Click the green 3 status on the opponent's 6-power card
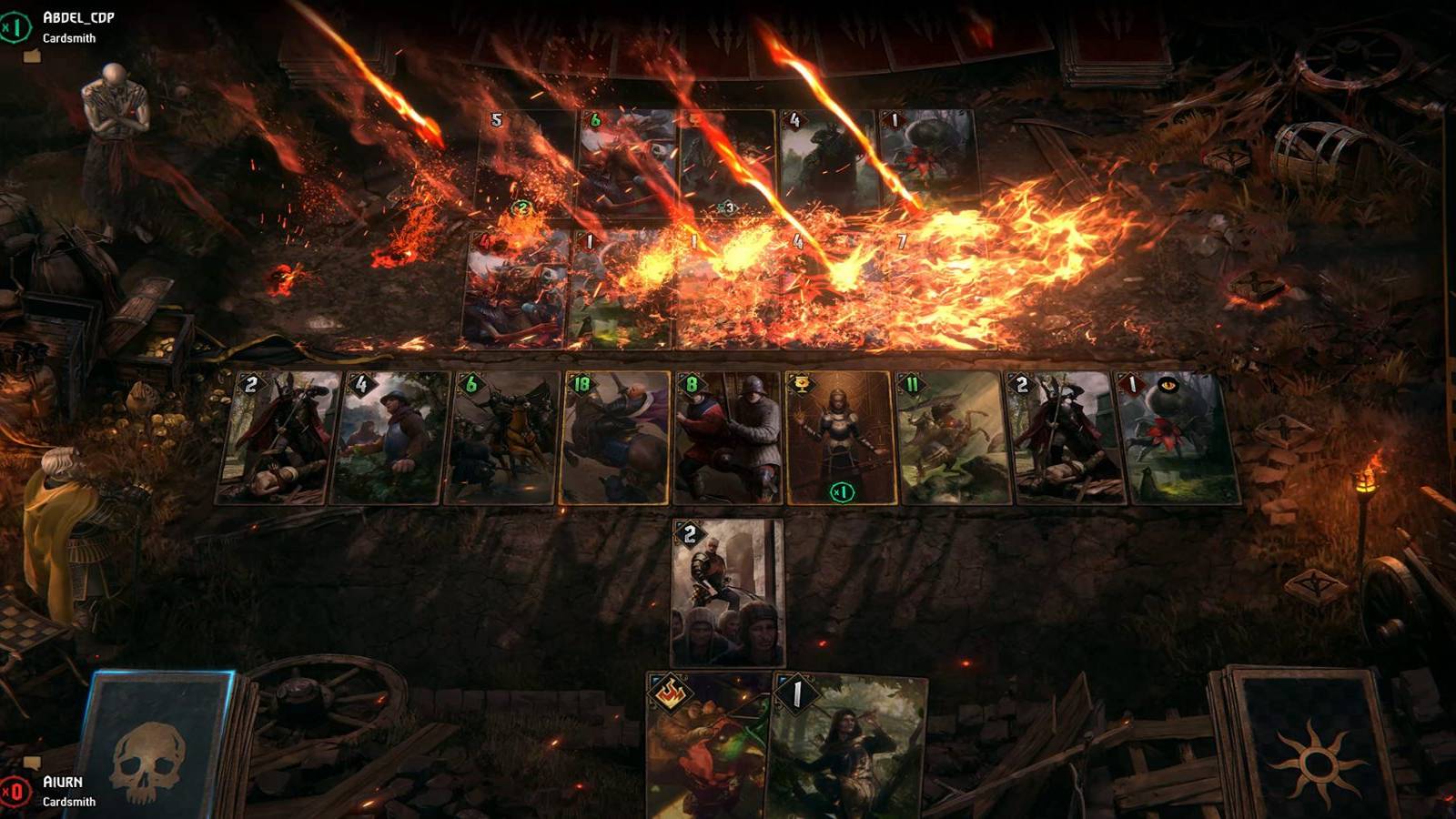 [x=728, y=207]
